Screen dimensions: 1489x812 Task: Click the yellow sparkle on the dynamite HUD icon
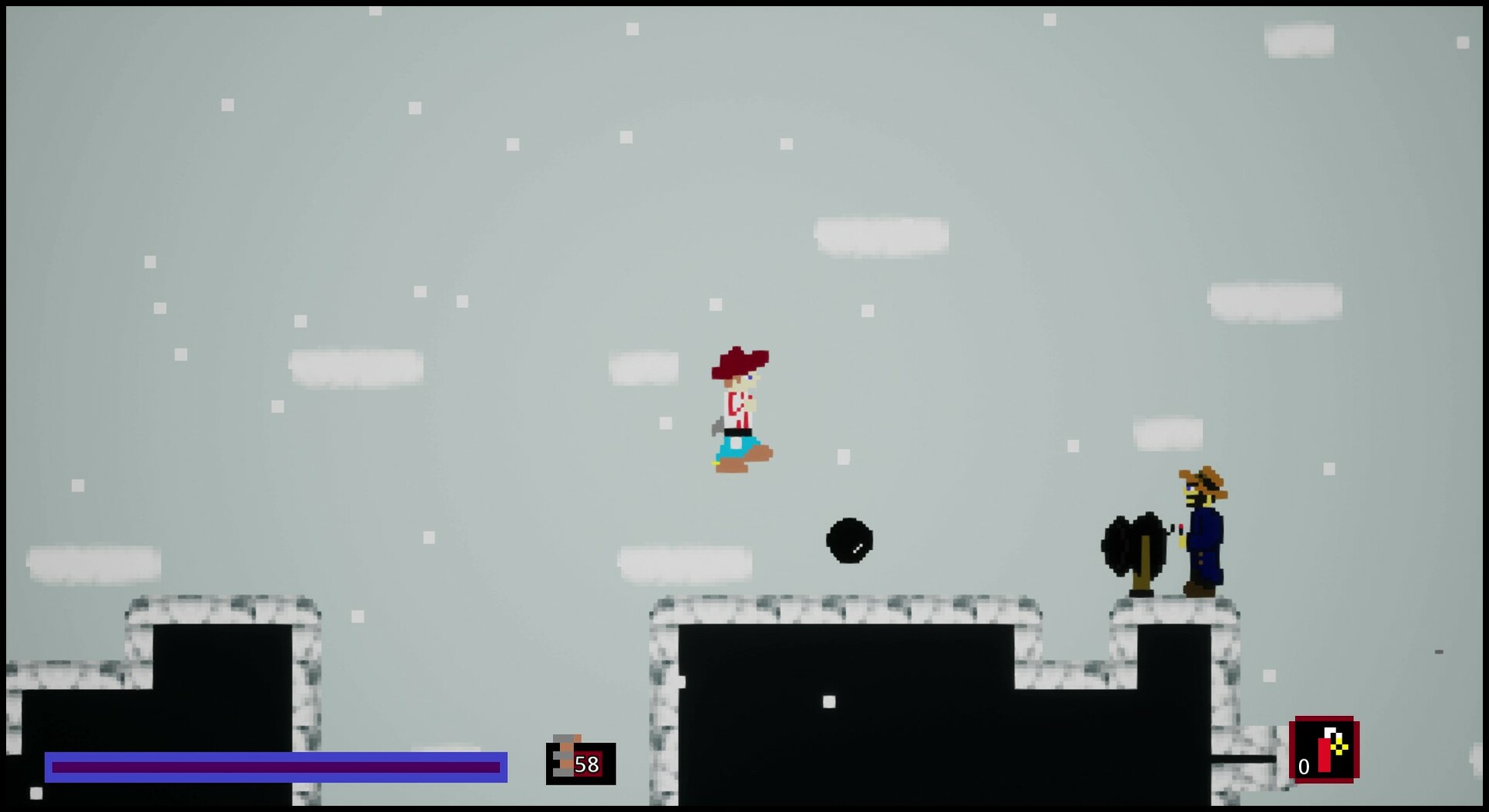click(1339, 747)
